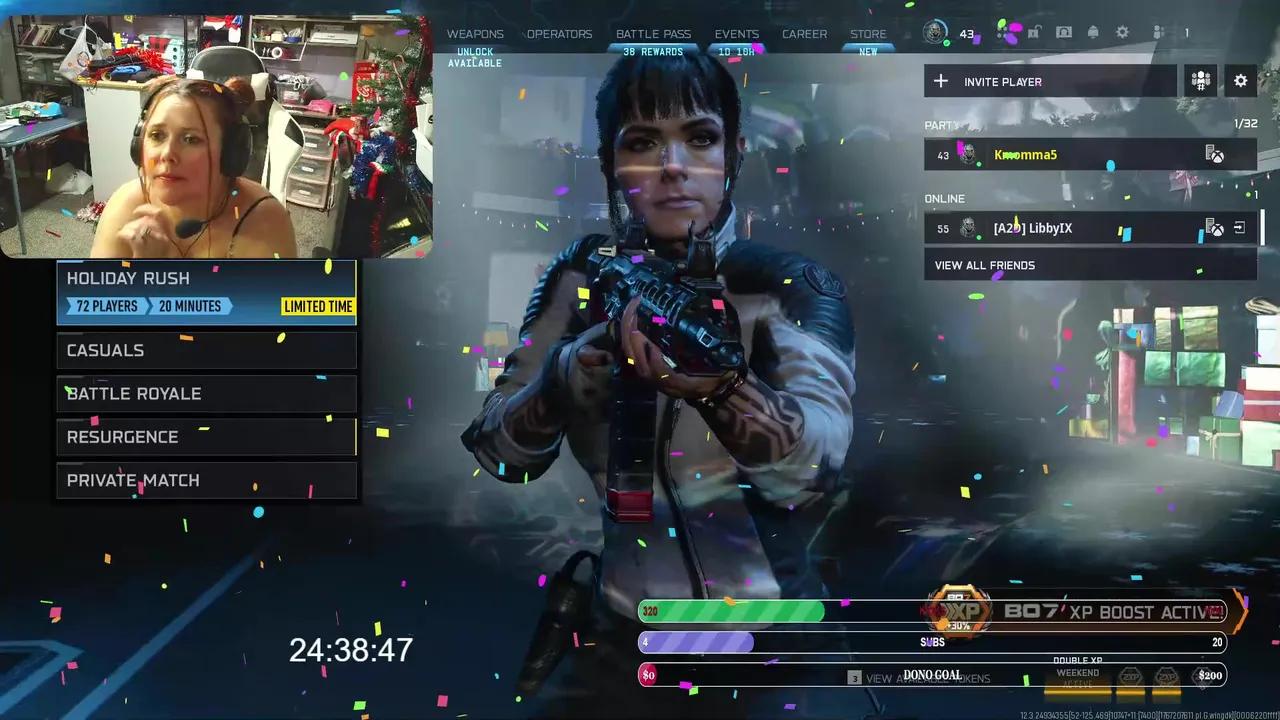The width and height of the screenshot is (1280, 720).
Task: Click the unlock padlock icon on top bar
Action: click(x=1036, y=32)
